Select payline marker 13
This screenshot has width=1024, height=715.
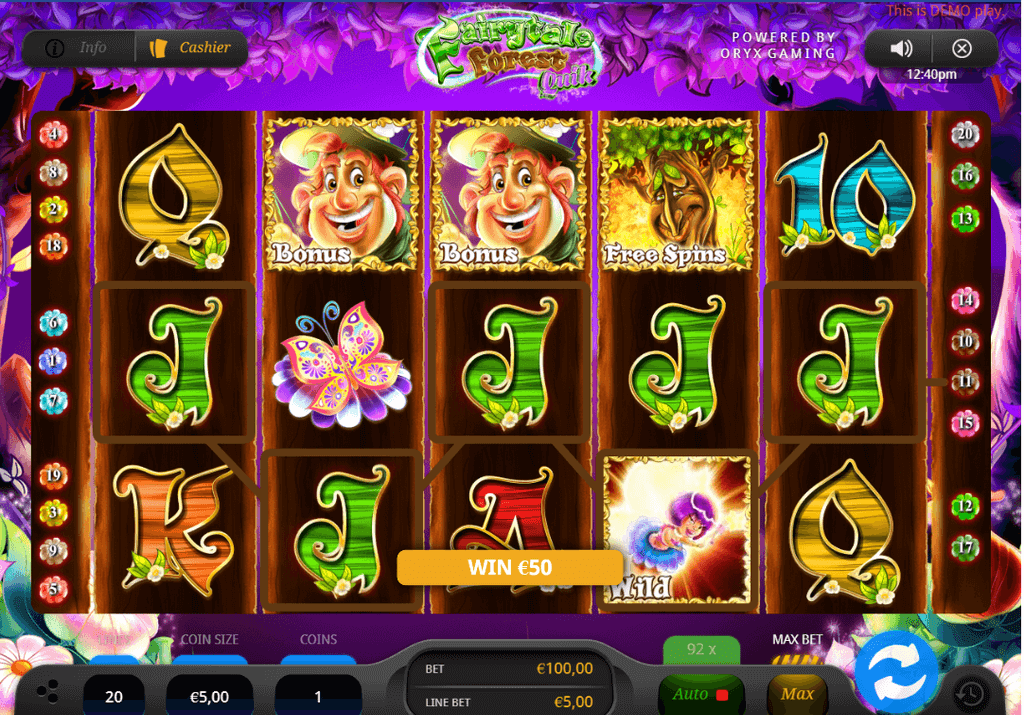(x=964, y=218)
